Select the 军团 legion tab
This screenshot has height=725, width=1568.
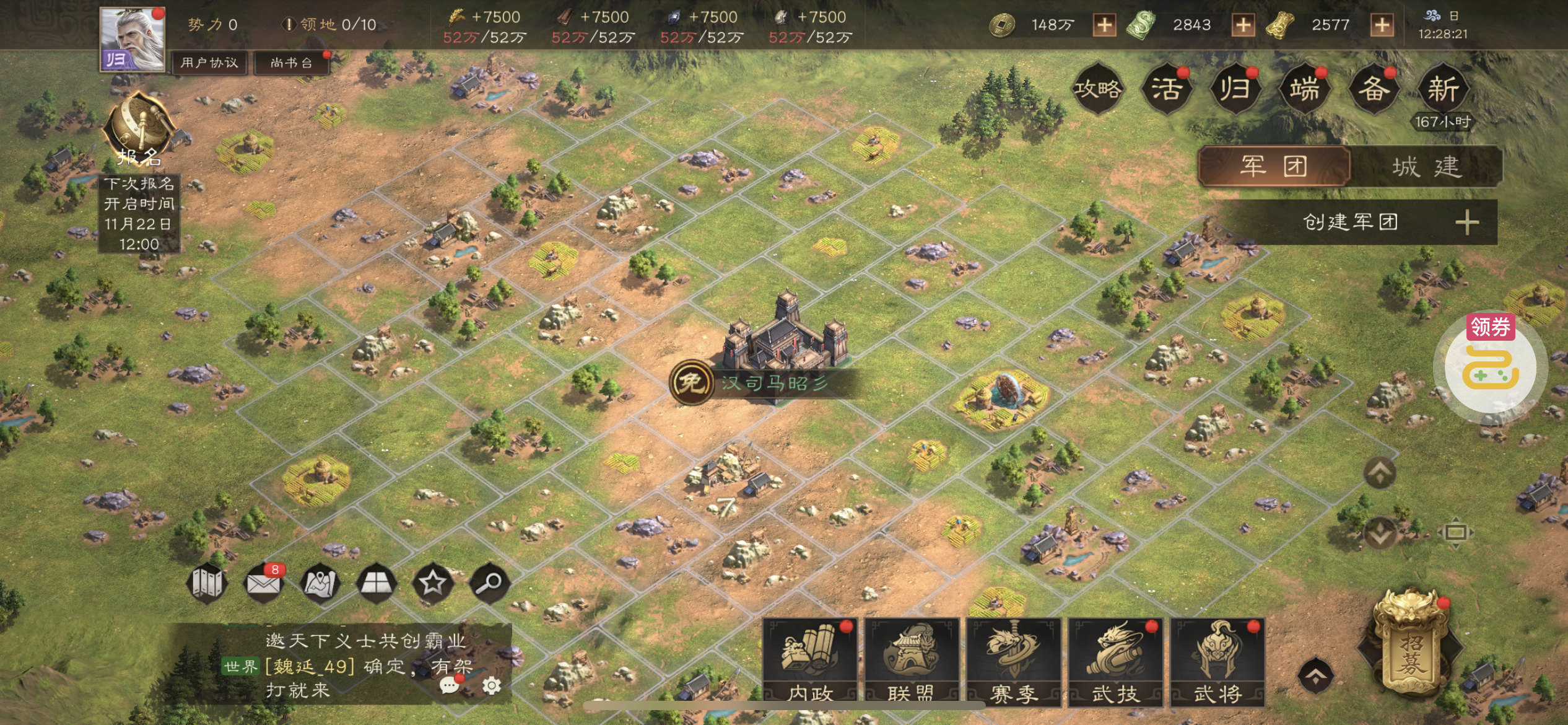click(1274, 167)
